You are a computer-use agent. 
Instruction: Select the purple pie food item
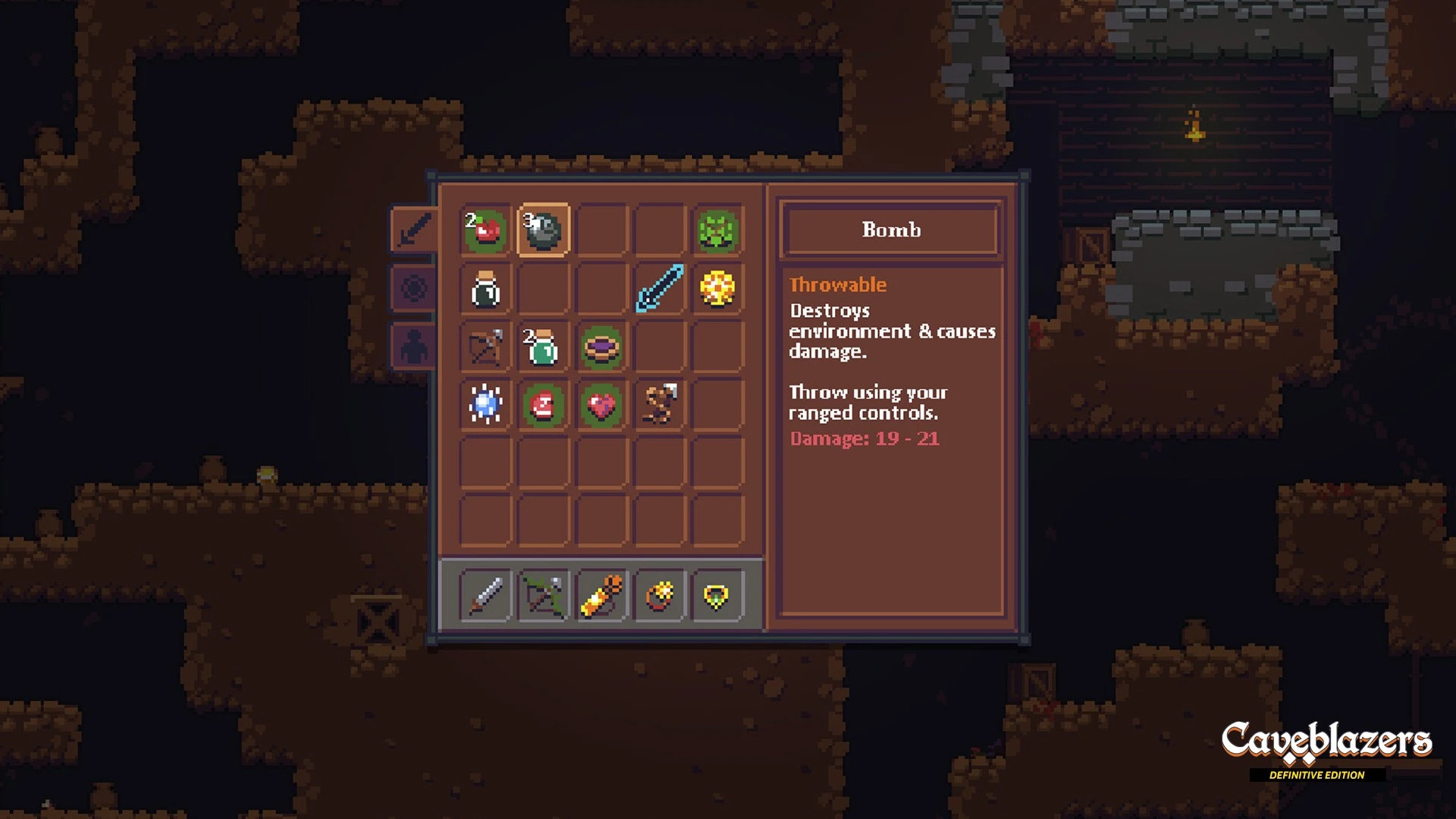point(601,347)
